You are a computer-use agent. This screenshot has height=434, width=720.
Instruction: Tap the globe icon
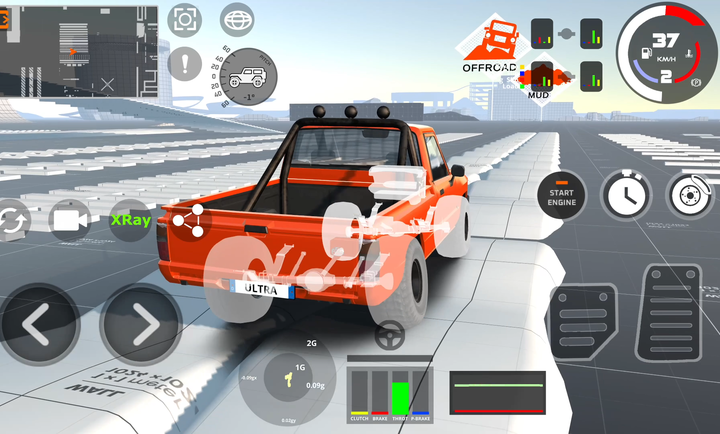coord(237,20)
